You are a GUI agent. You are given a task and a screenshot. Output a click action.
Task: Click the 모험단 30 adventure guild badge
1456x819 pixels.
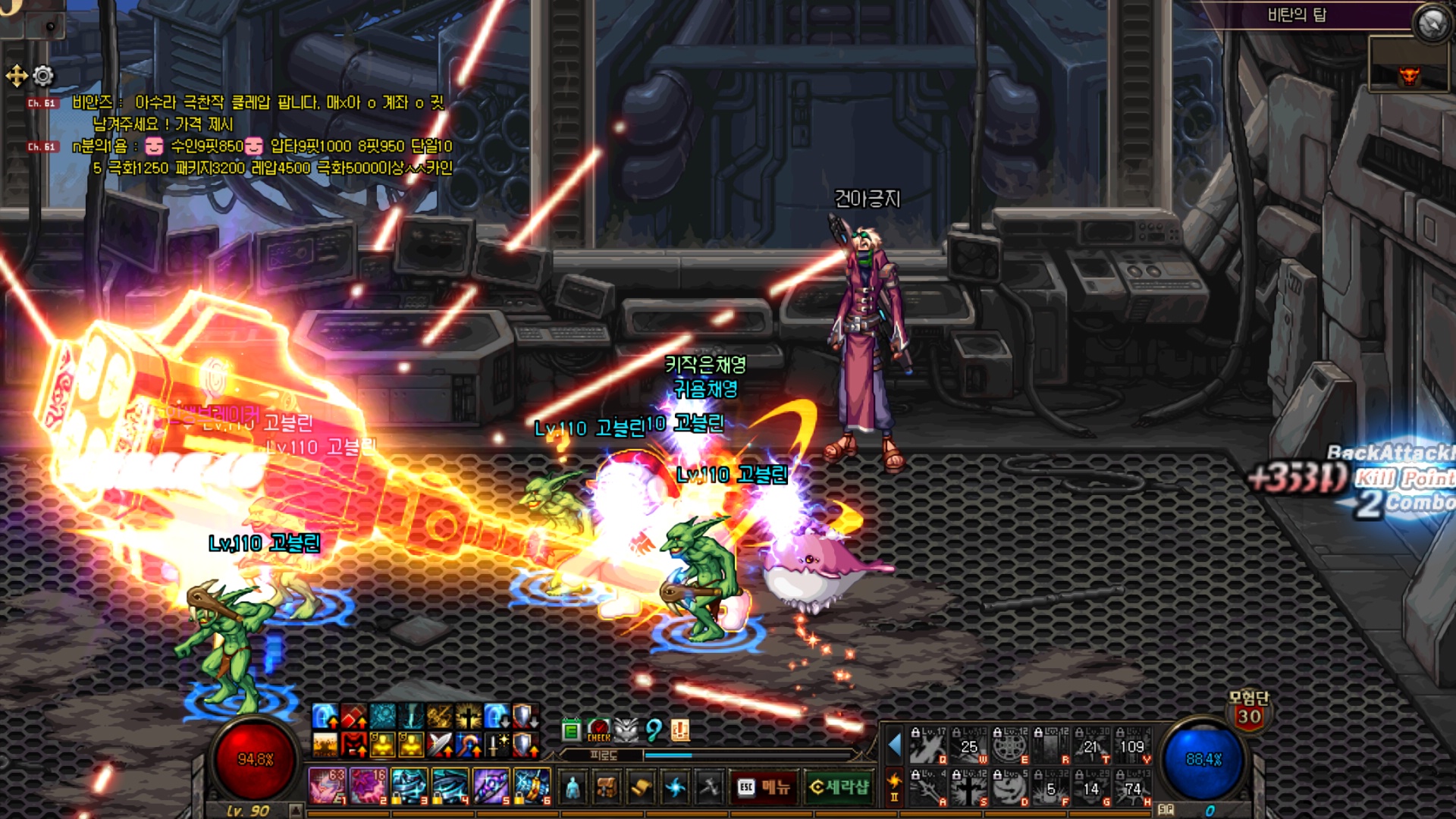click(x=1249, y=711)
